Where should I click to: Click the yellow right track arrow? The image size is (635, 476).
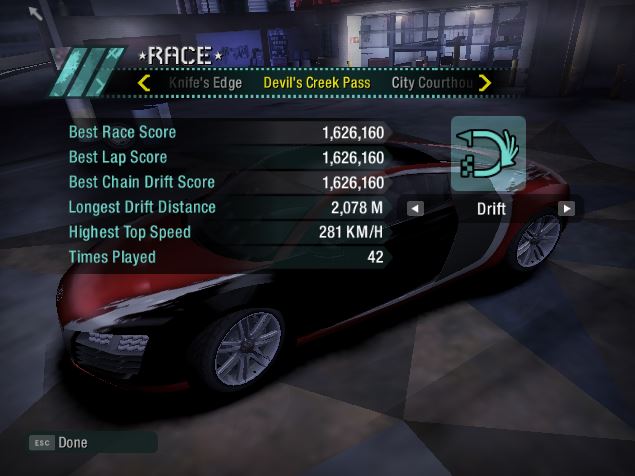click(485, 82)
